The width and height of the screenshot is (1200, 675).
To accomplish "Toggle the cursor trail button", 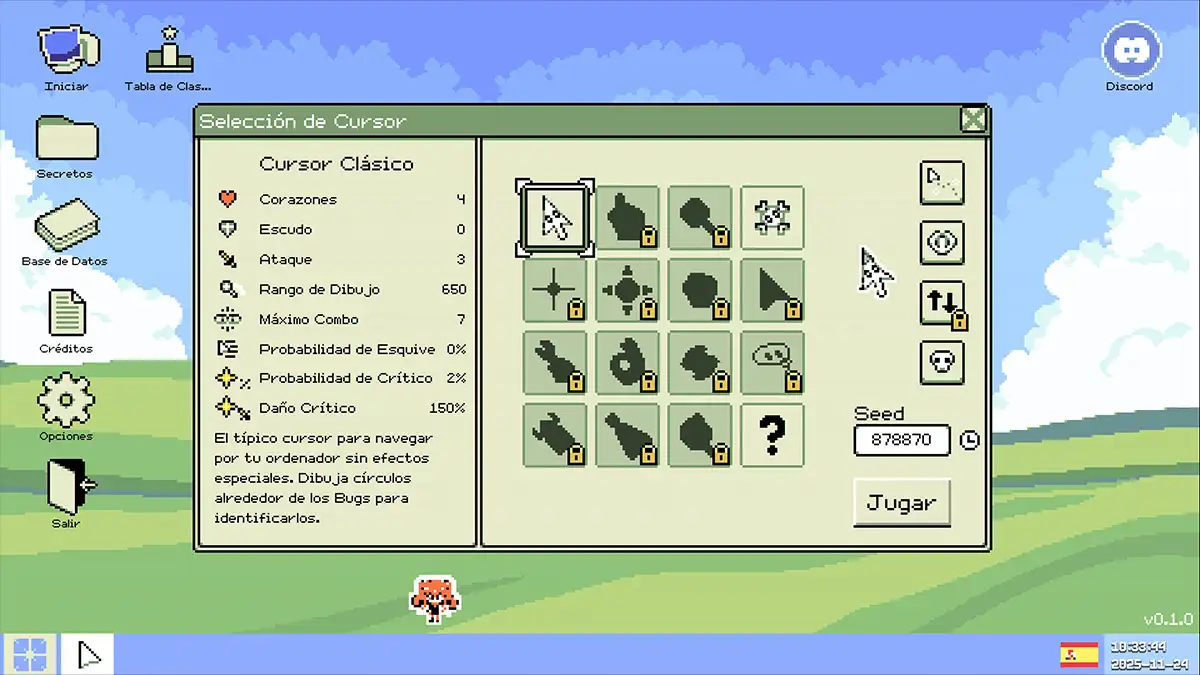I will pos(942,183).
